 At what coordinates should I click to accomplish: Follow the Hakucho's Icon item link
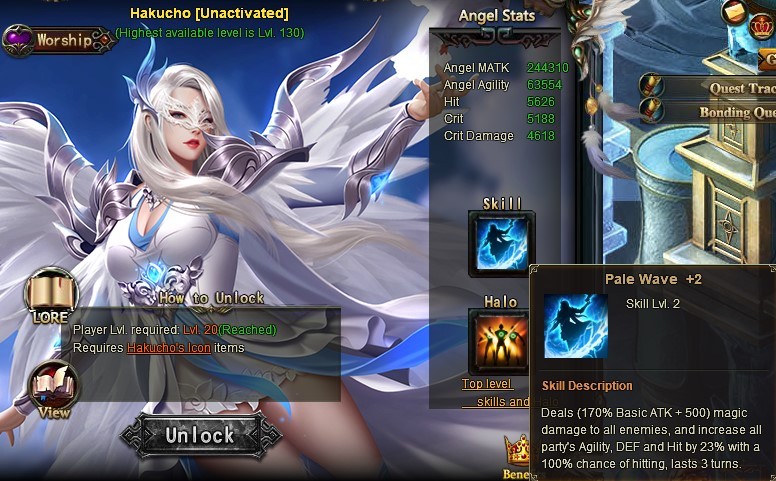tap(168, 348)
